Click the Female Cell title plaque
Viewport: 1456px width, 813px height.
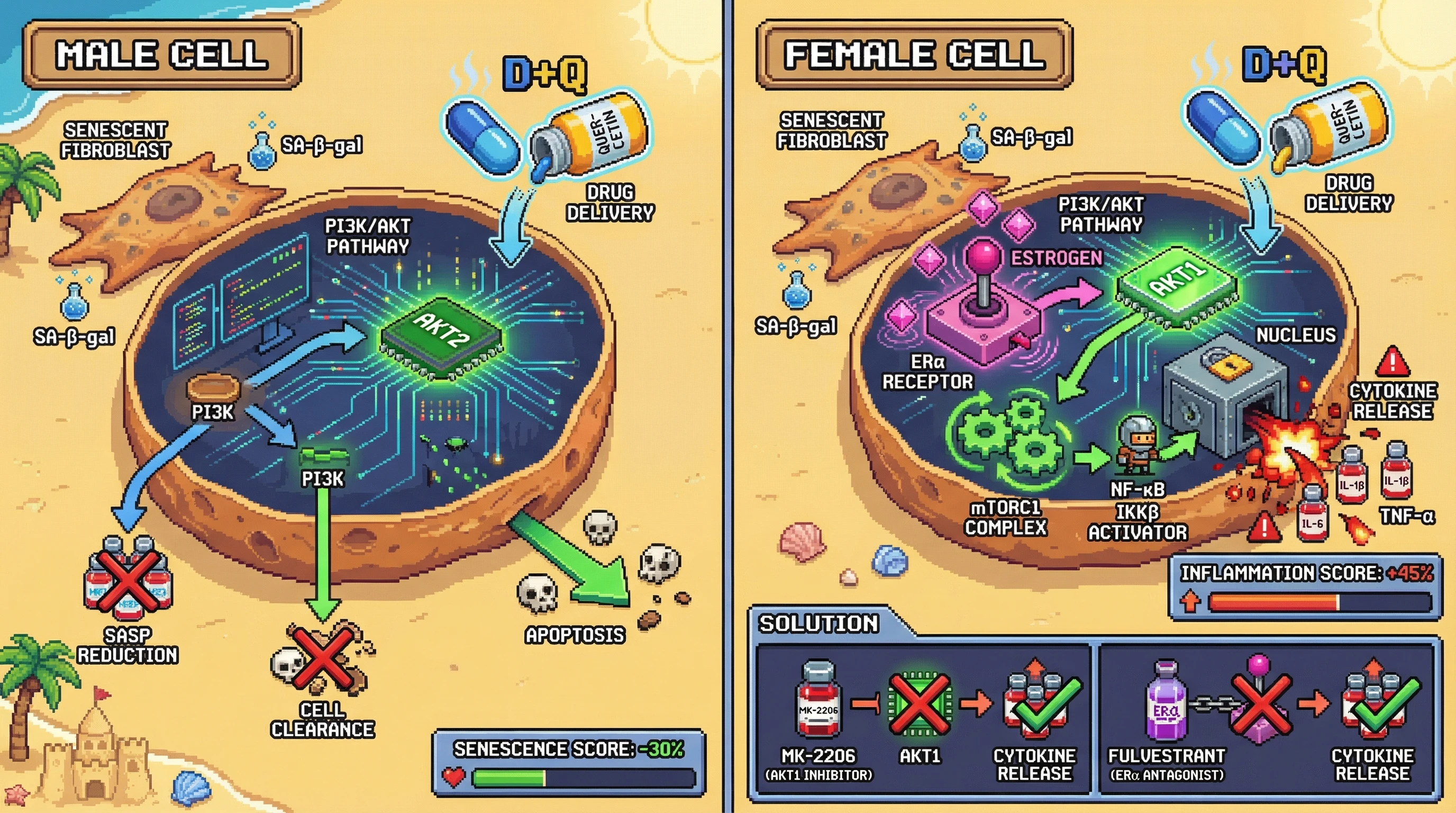914,55
